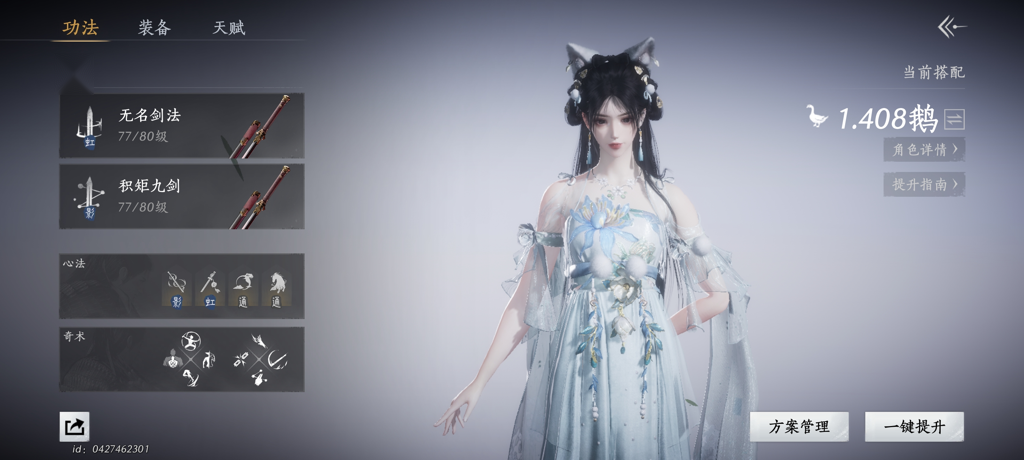Open the left 奇术 skill wheel
This screenshot has height=460, width=1024.
[188, 359]
